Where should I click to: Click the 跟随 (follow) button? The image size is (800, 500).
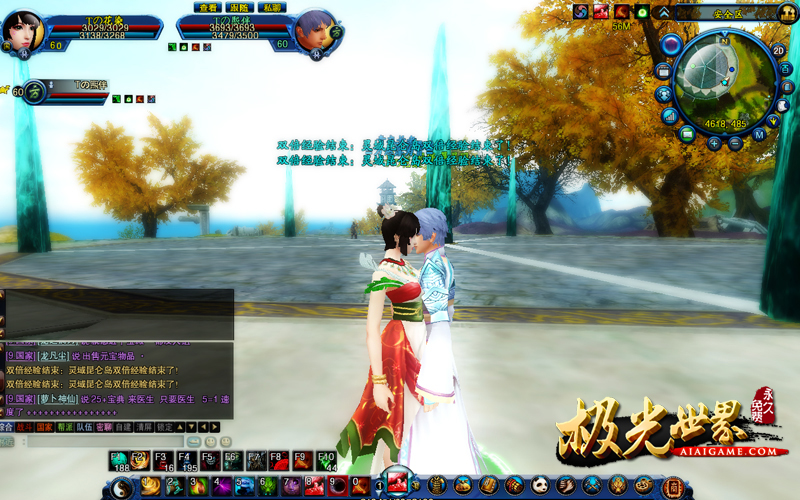click(x=239, y=7)
